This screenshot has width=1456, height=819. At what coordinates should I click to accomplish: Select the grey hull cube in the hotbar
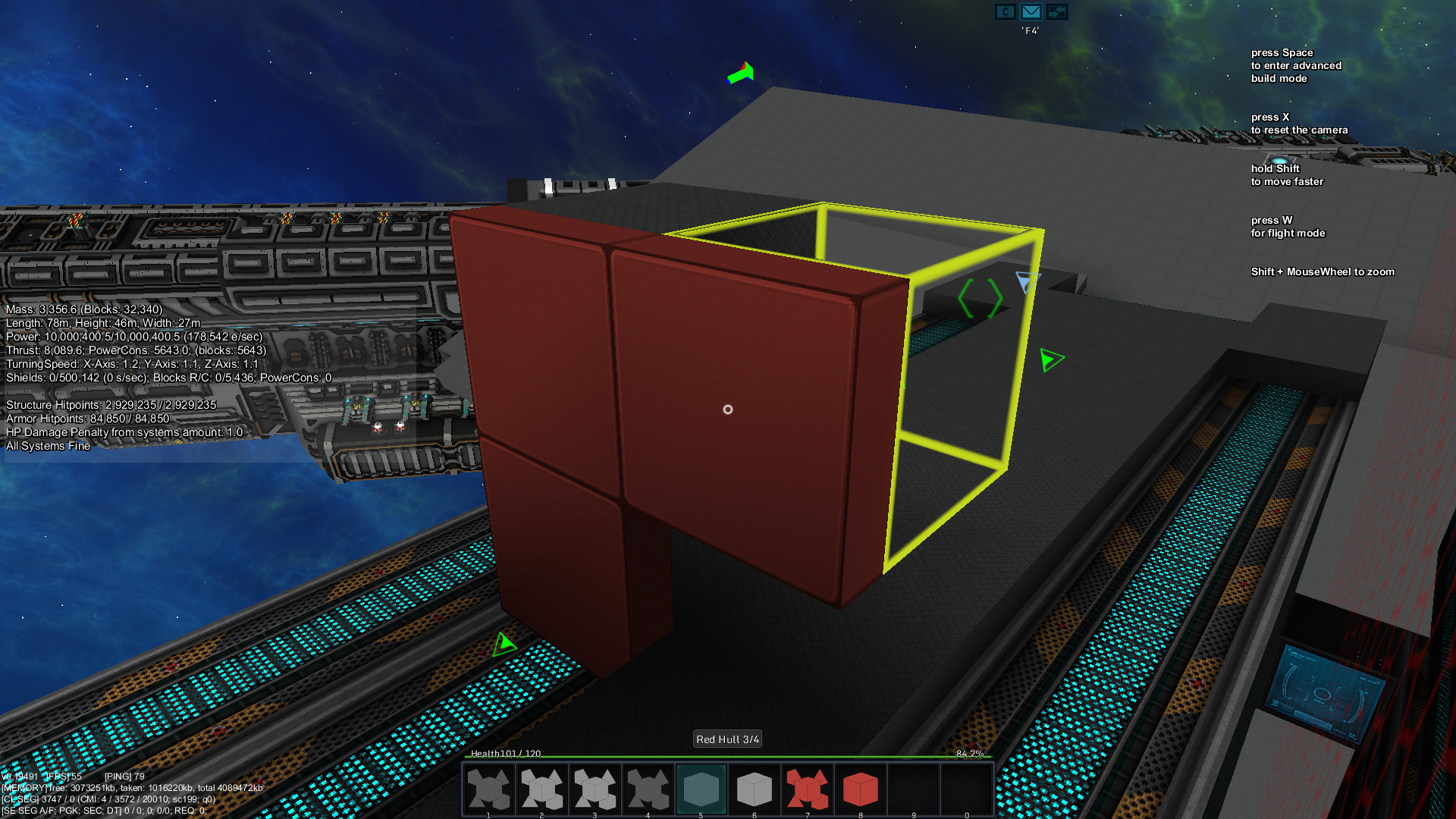pyautogui.click(x=754, y=789)
